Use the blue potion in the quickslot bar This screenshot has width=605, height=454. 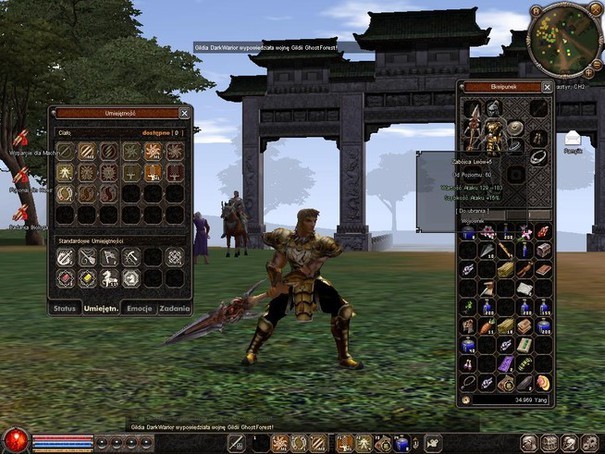click(401, 441)
